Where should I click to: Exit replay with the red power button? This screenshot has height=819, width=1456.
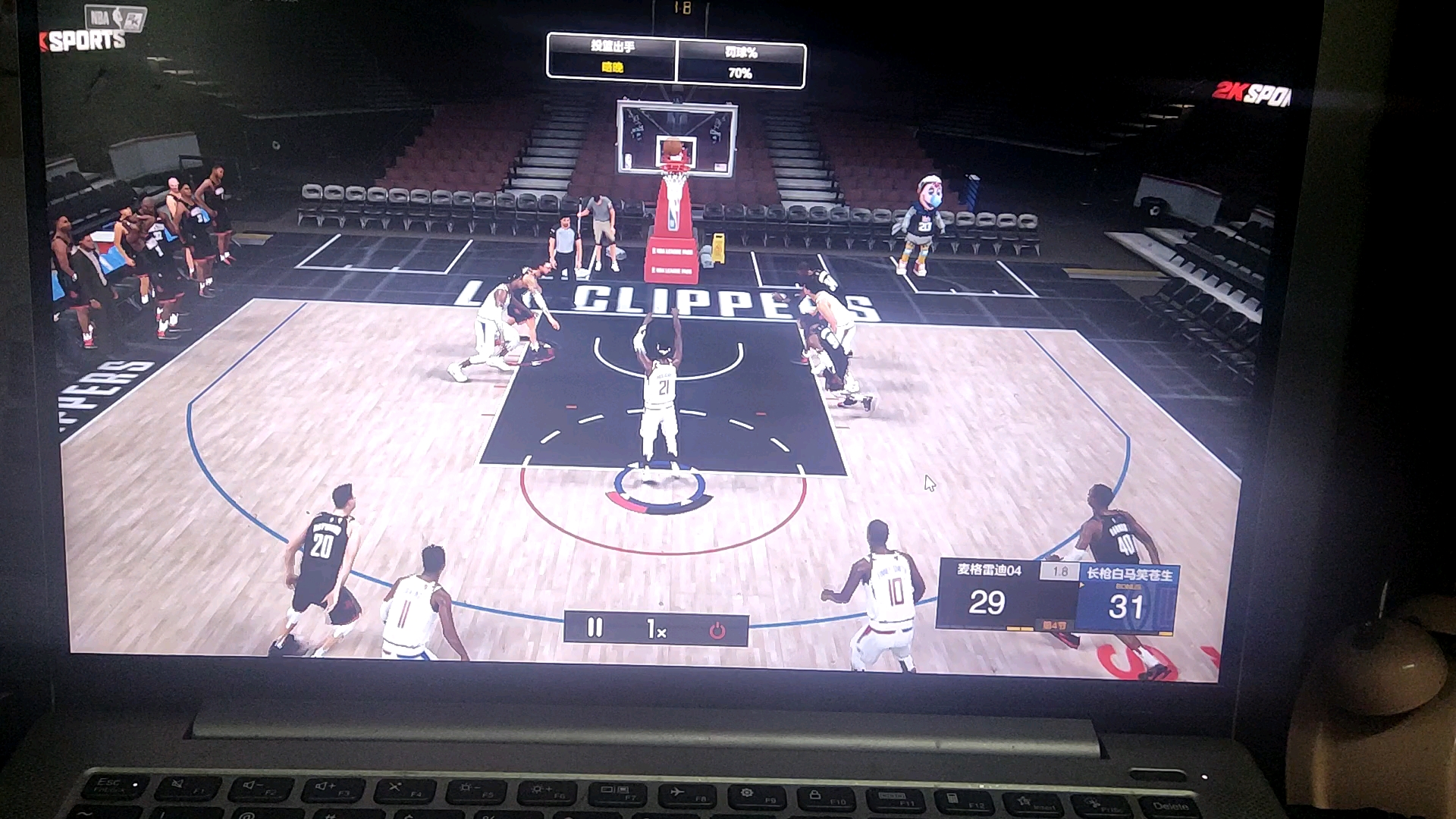[717, 630]
